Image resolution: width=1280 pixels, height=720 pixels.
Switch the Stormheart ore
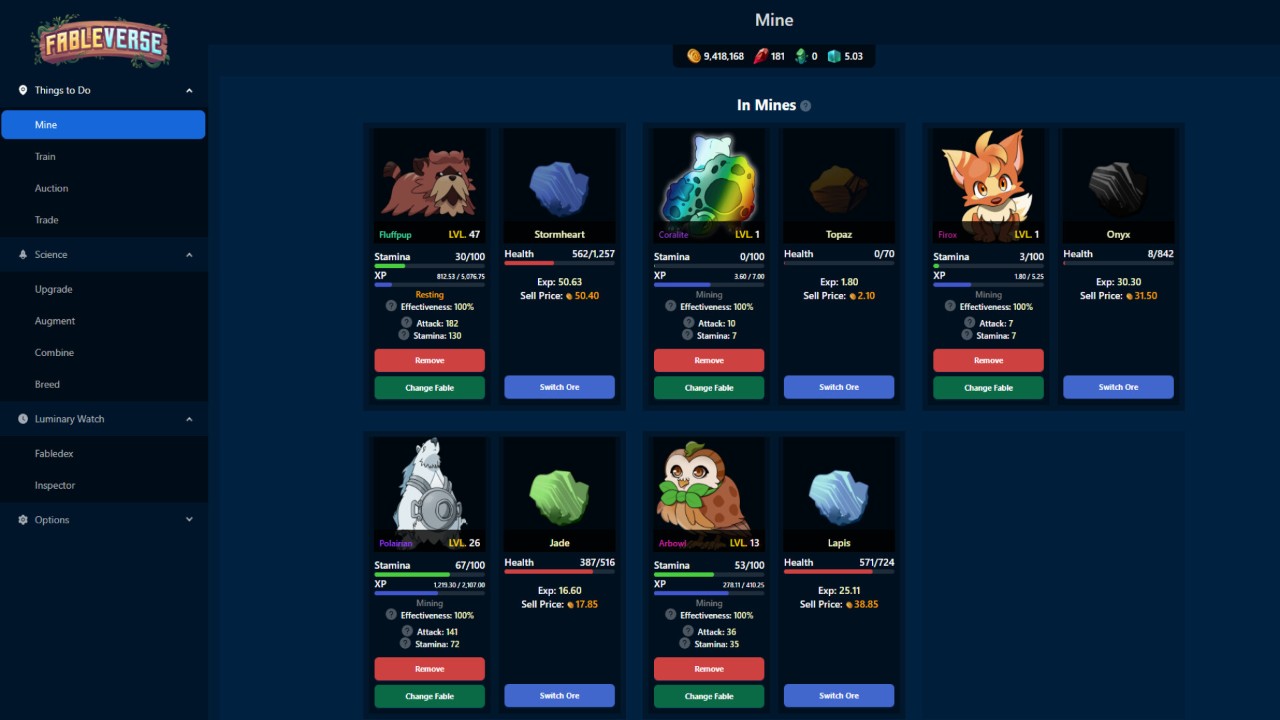tap(559, 388)
